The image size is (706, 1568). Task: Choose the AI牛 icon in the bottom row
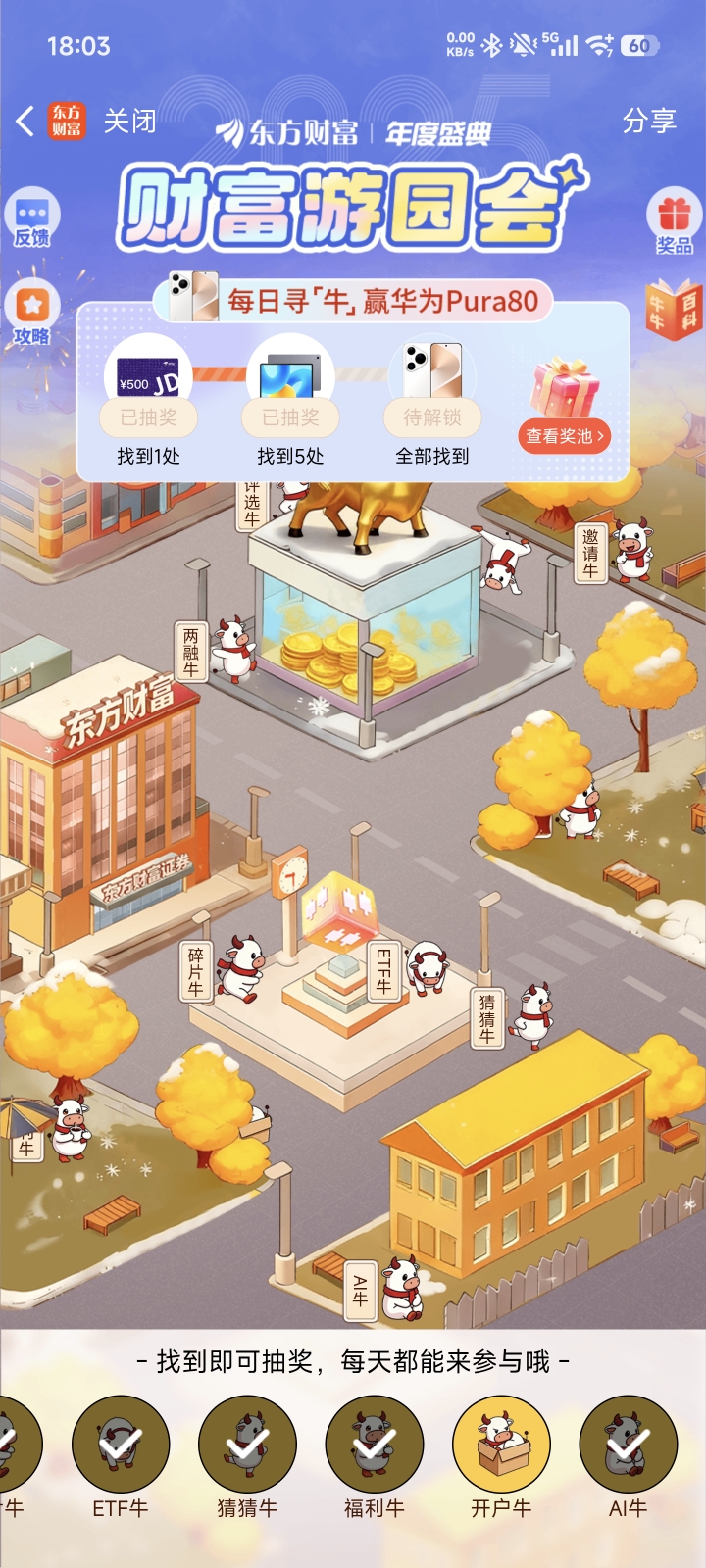tap(628, 1445)
